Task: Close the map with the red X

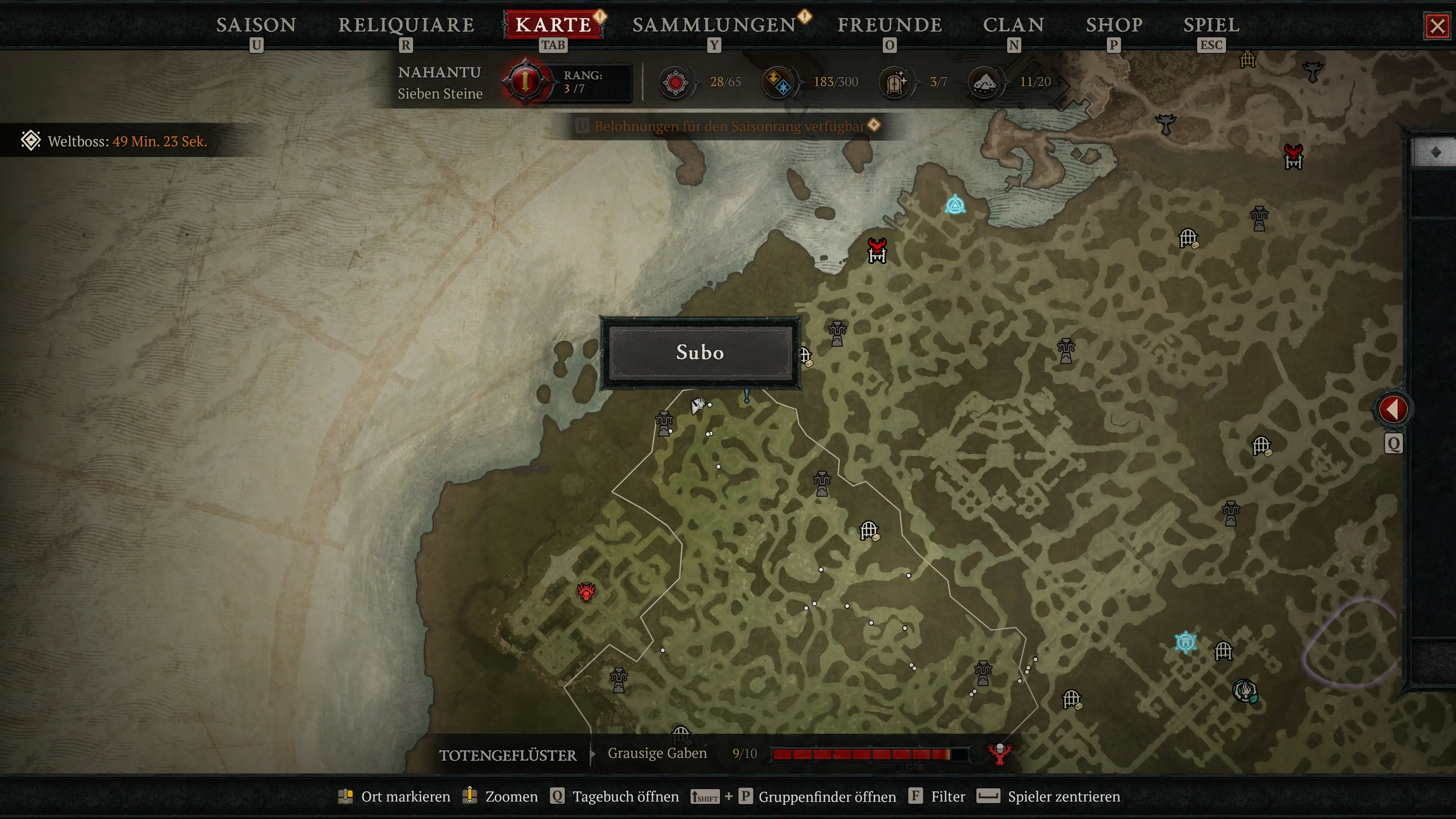Action: [1437, 26]
